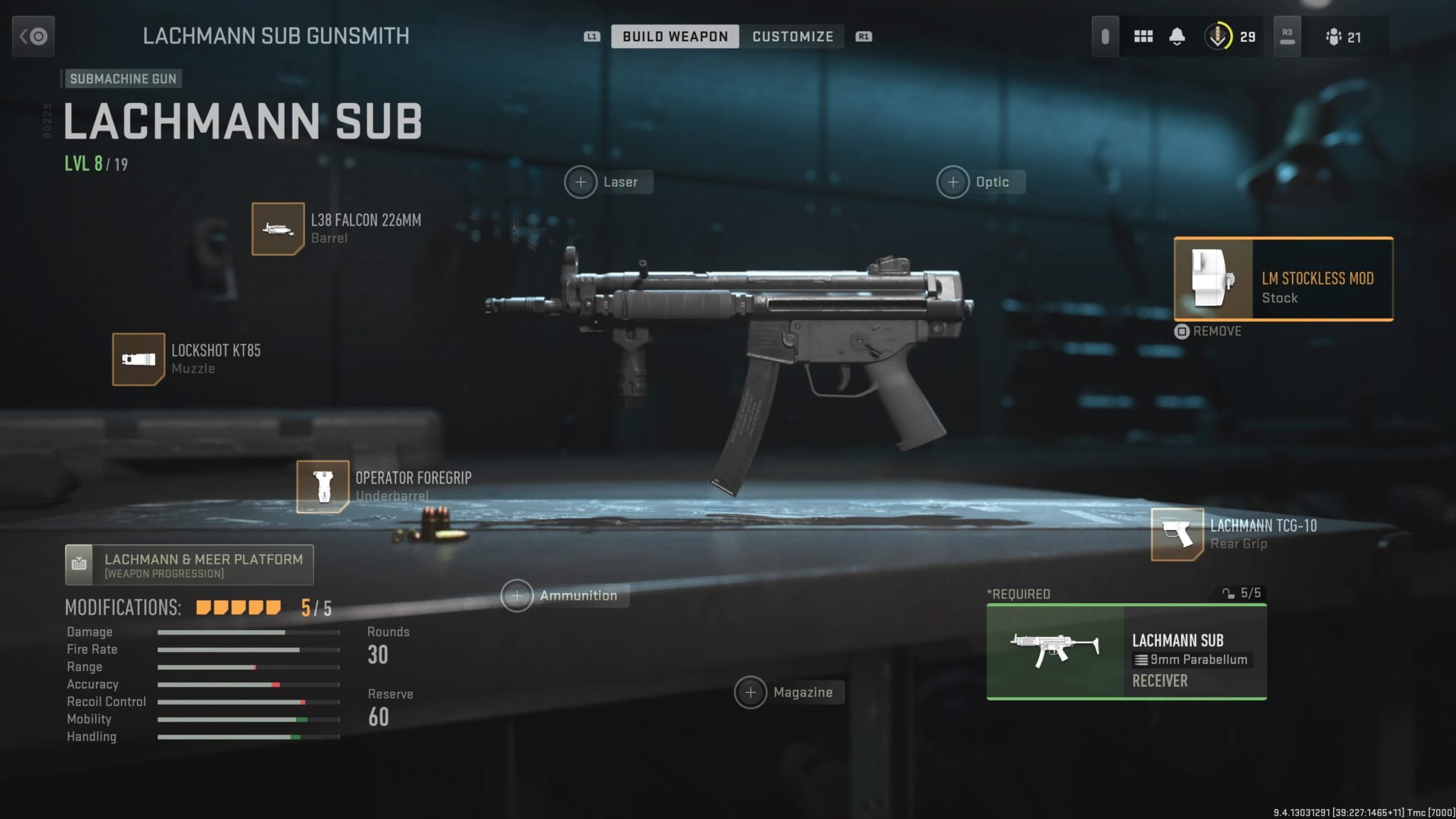Open the rank token icon showing 29

click(1231, 36)
